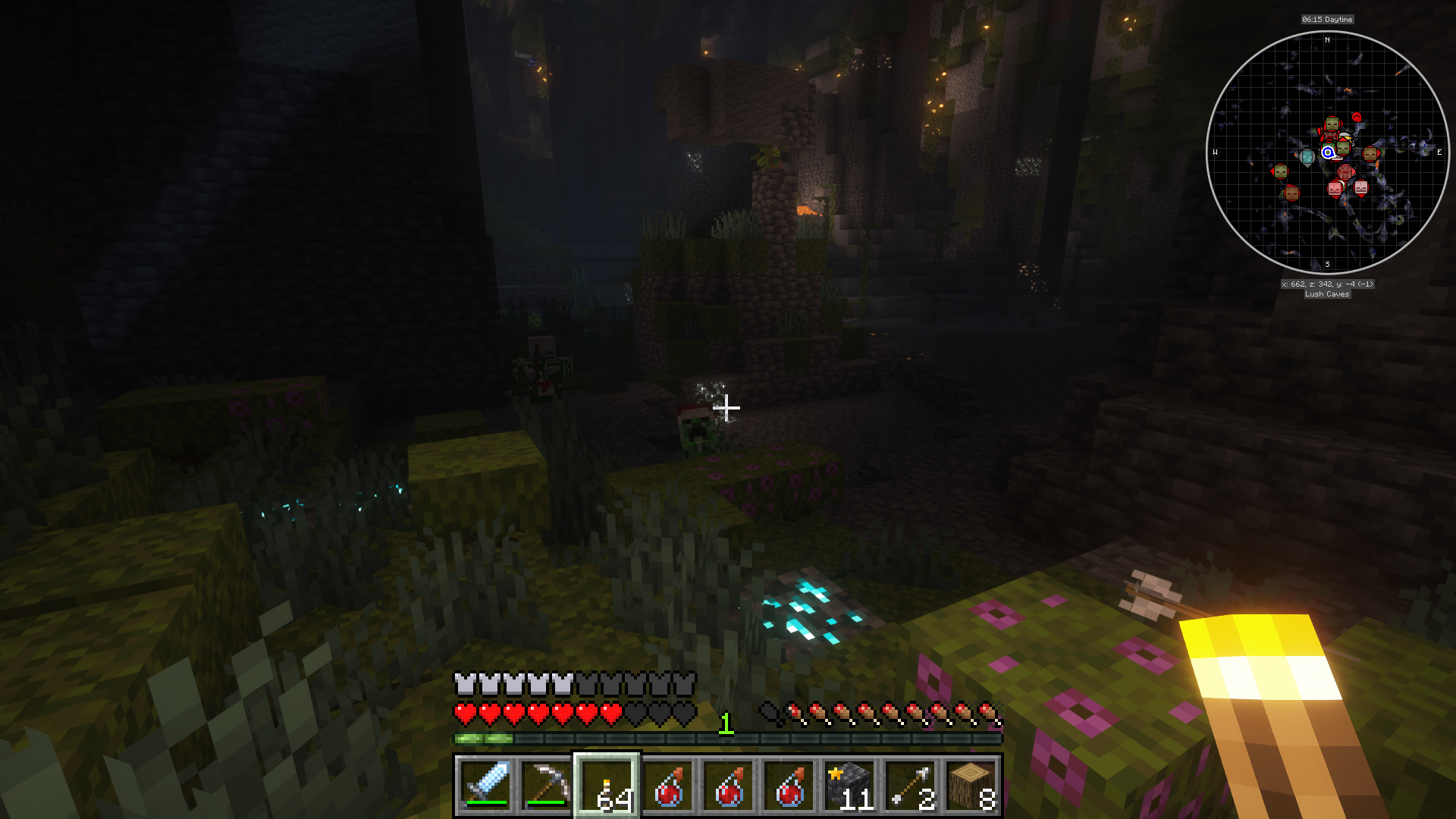
Task: Click the player arrow marker on the minimap
Action: click(1327, 153)
